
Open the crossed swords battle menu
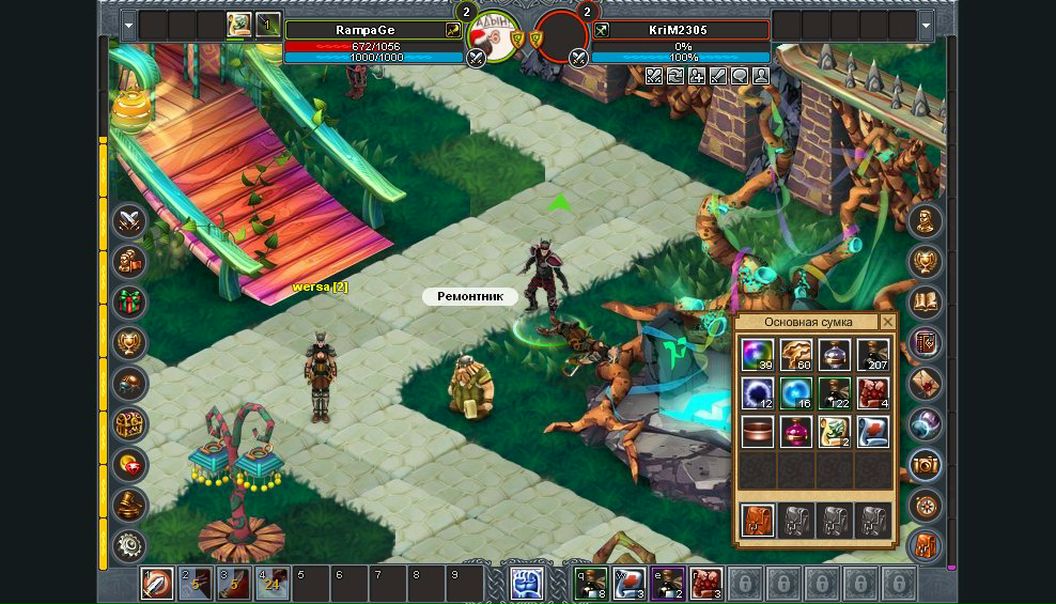click(x=130, y=220)
